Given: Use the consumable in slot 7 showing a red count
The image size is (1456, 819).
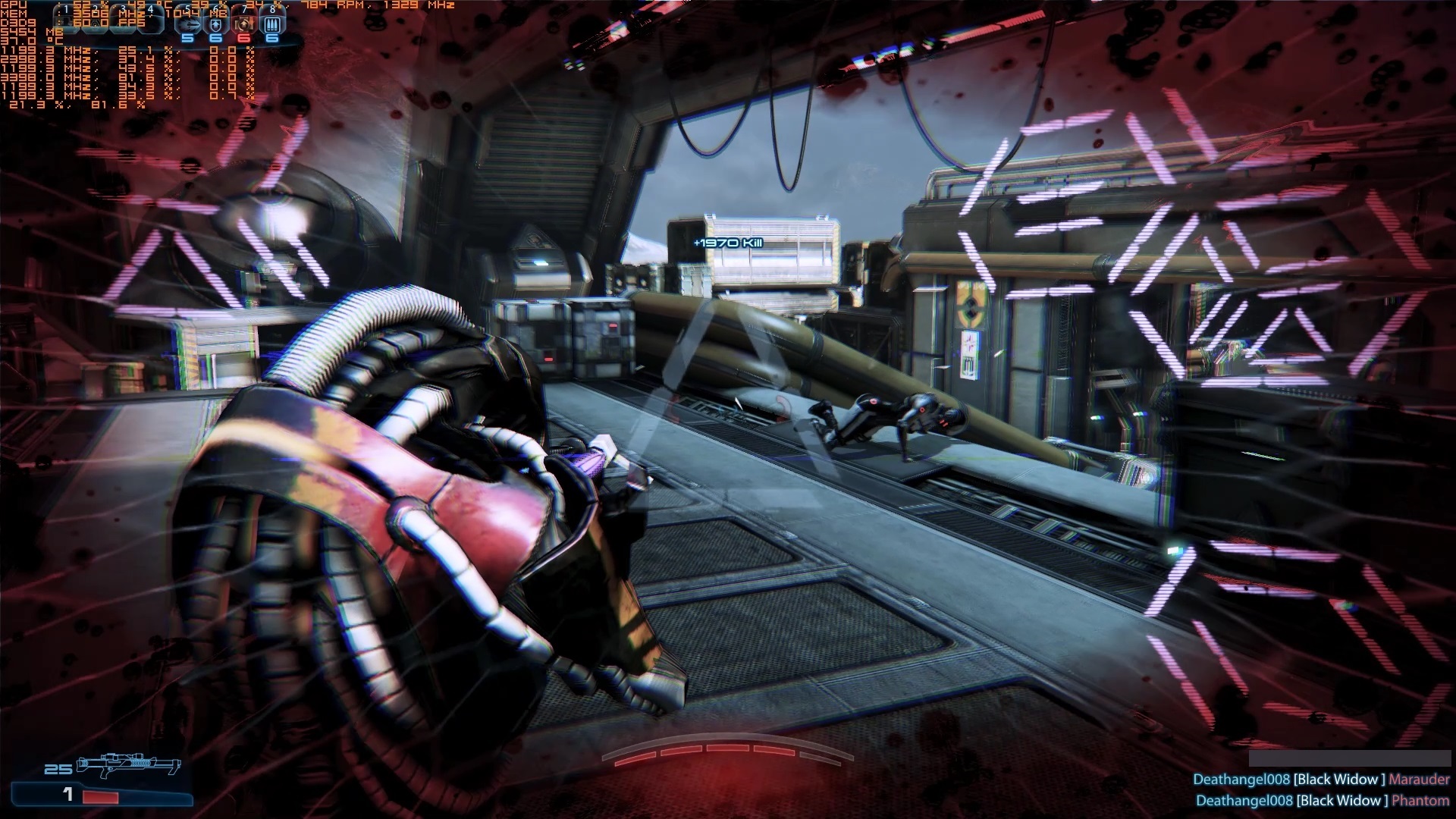Looking at the screenshot, I should (x=244, y=24).
